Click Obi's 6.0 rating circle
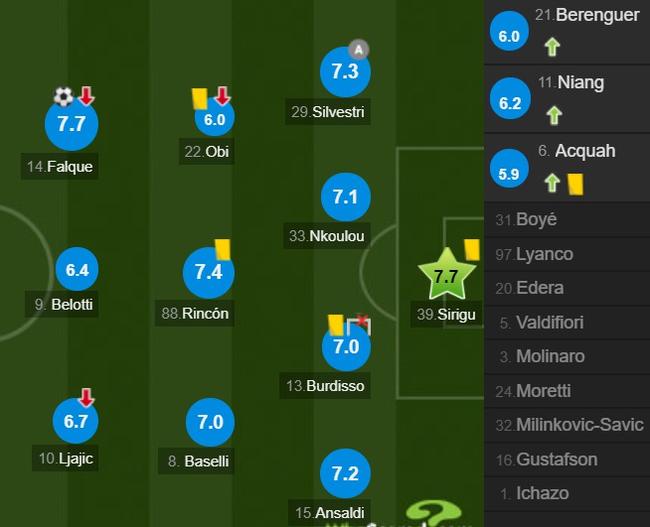The height and width of the screenshot is (527, 650). pyautogui.click(x=214, y=120)
